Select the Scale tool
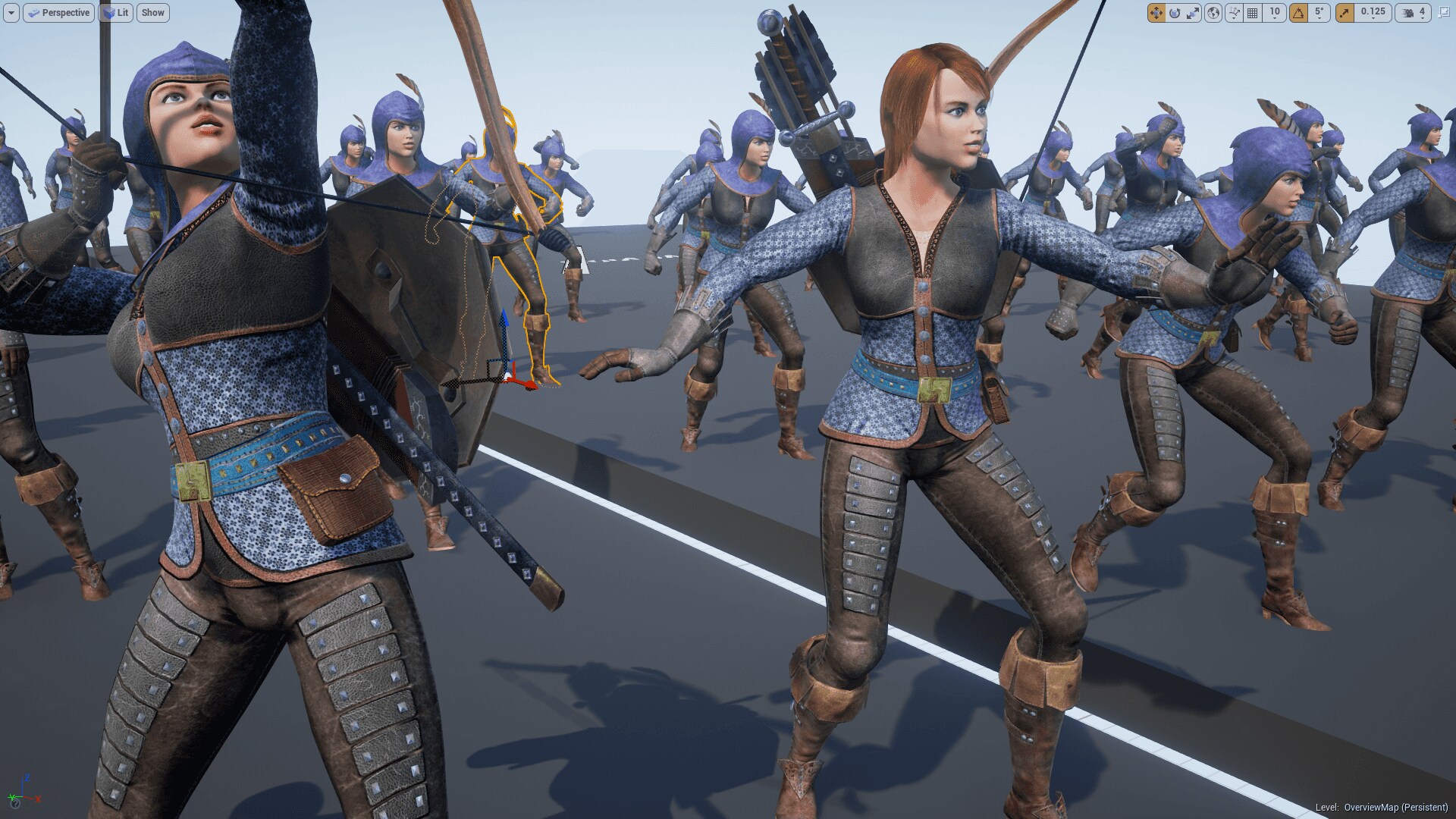The image size is (1456, 819). (x=1193, y=13)
